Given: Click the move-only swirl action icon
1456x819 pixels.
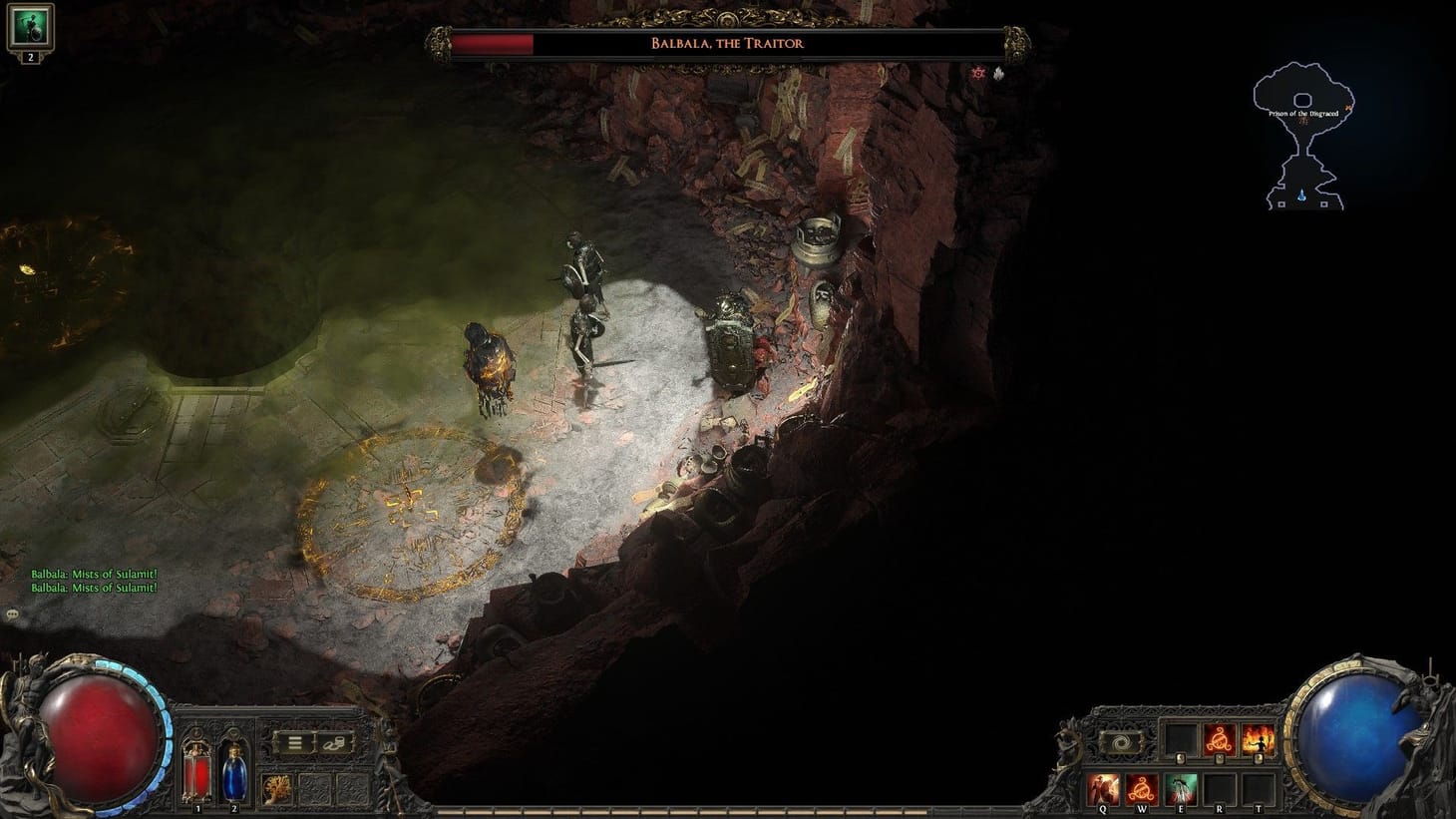Looking at the screenshot, I should (x=1120, y=740).
